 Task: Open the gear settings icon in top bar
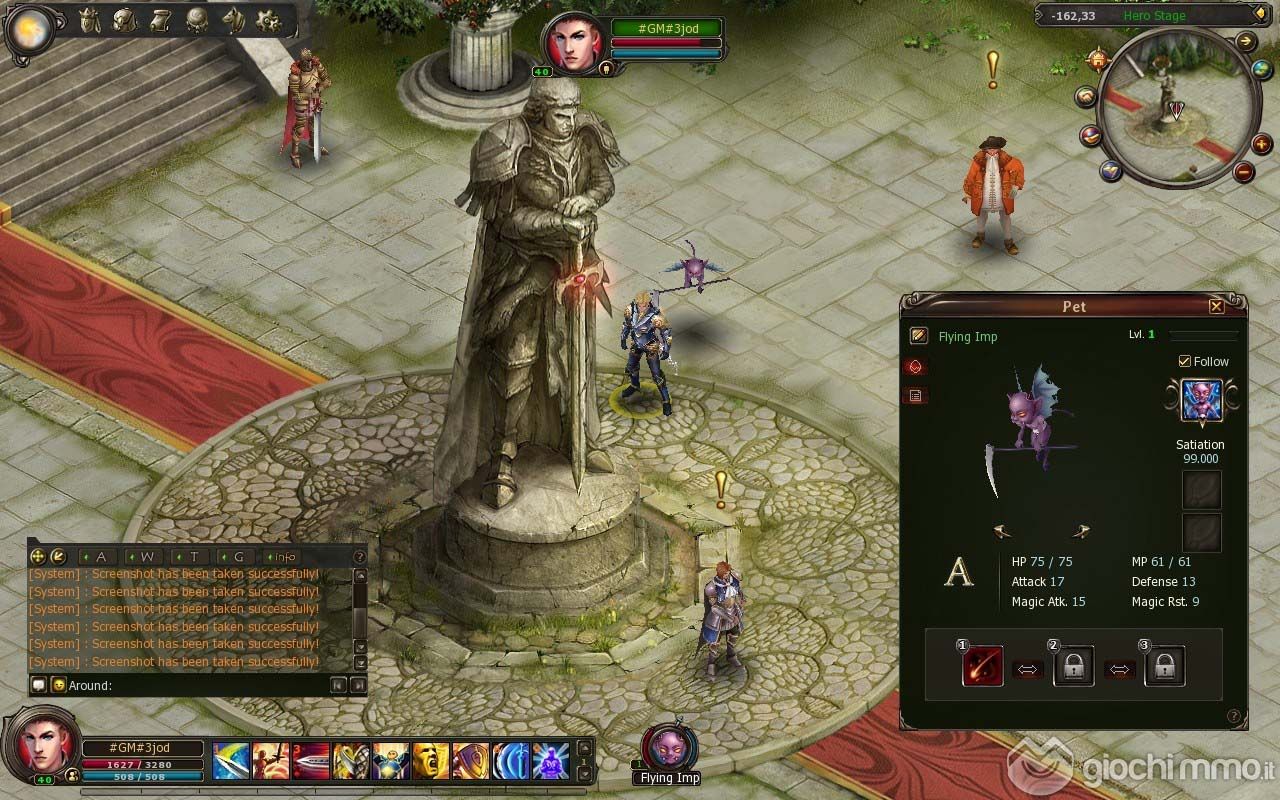(267, 20)
